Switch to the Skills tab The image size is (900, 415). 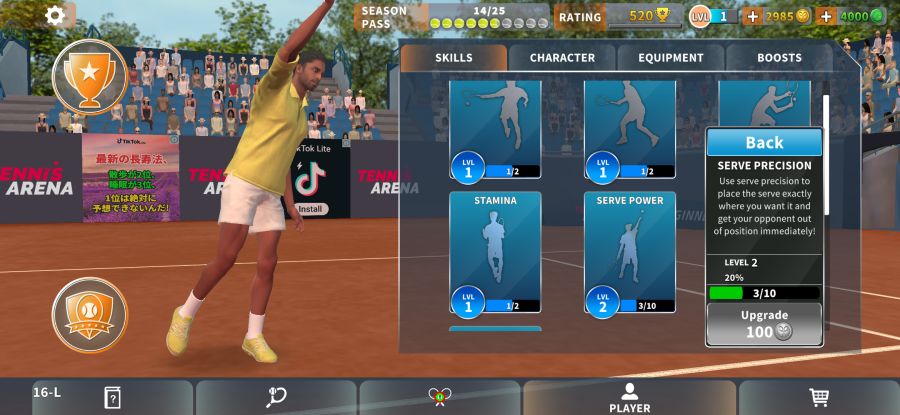(454, 58)
